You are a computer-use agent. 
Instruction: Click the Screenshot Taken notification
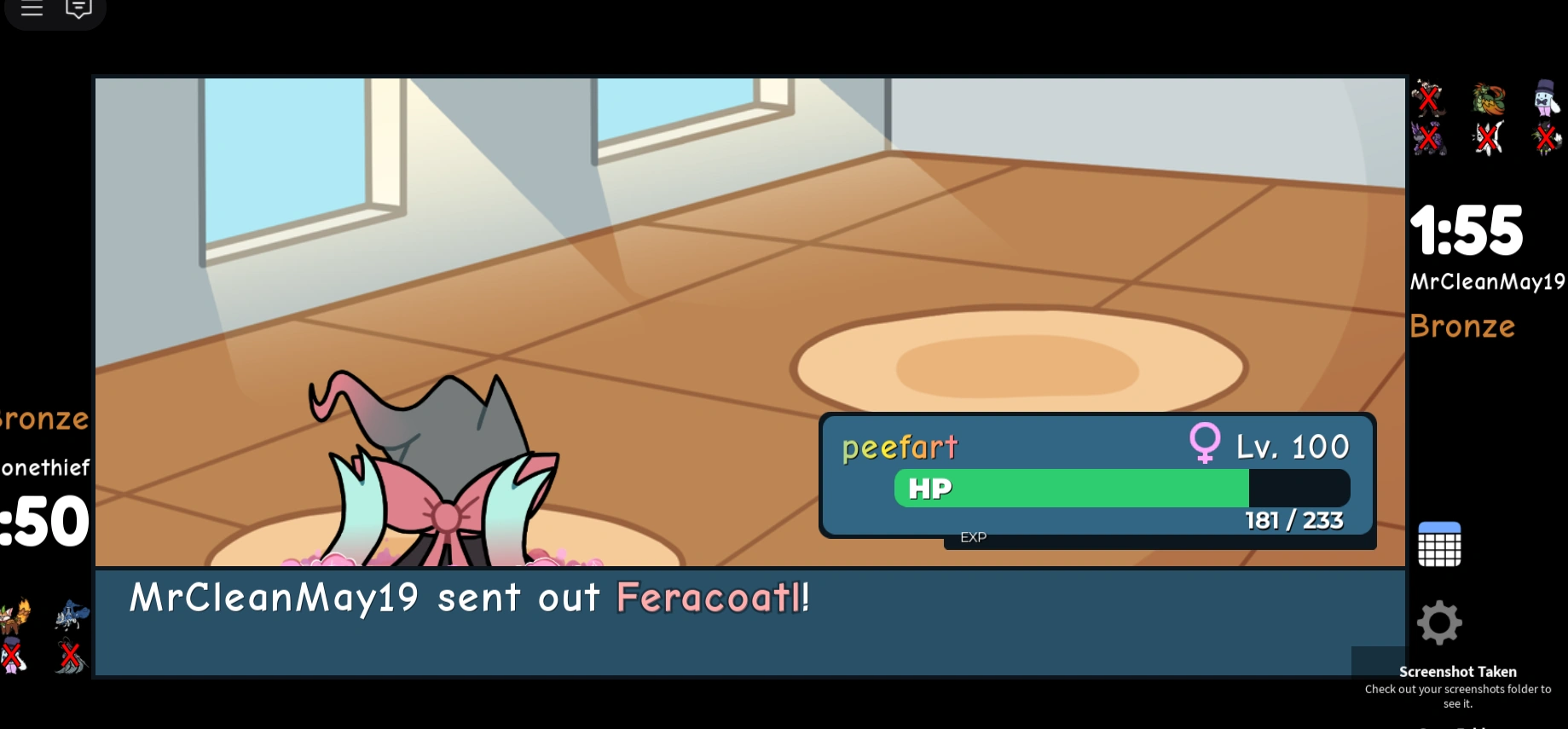tap(1458, 672)
